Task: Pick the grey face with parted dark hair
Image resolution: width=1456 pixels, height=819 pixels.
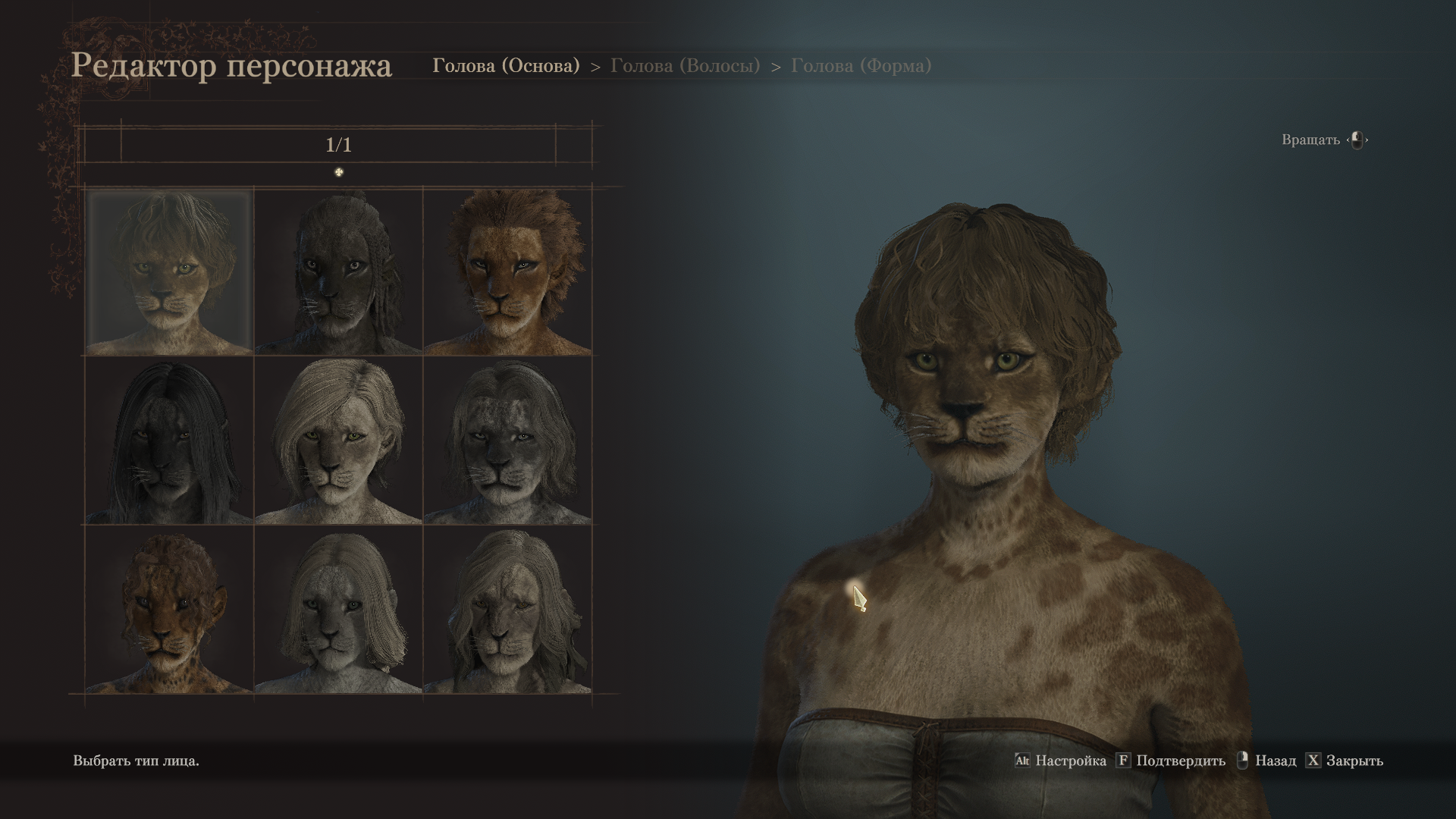Action: click(507, 441)
